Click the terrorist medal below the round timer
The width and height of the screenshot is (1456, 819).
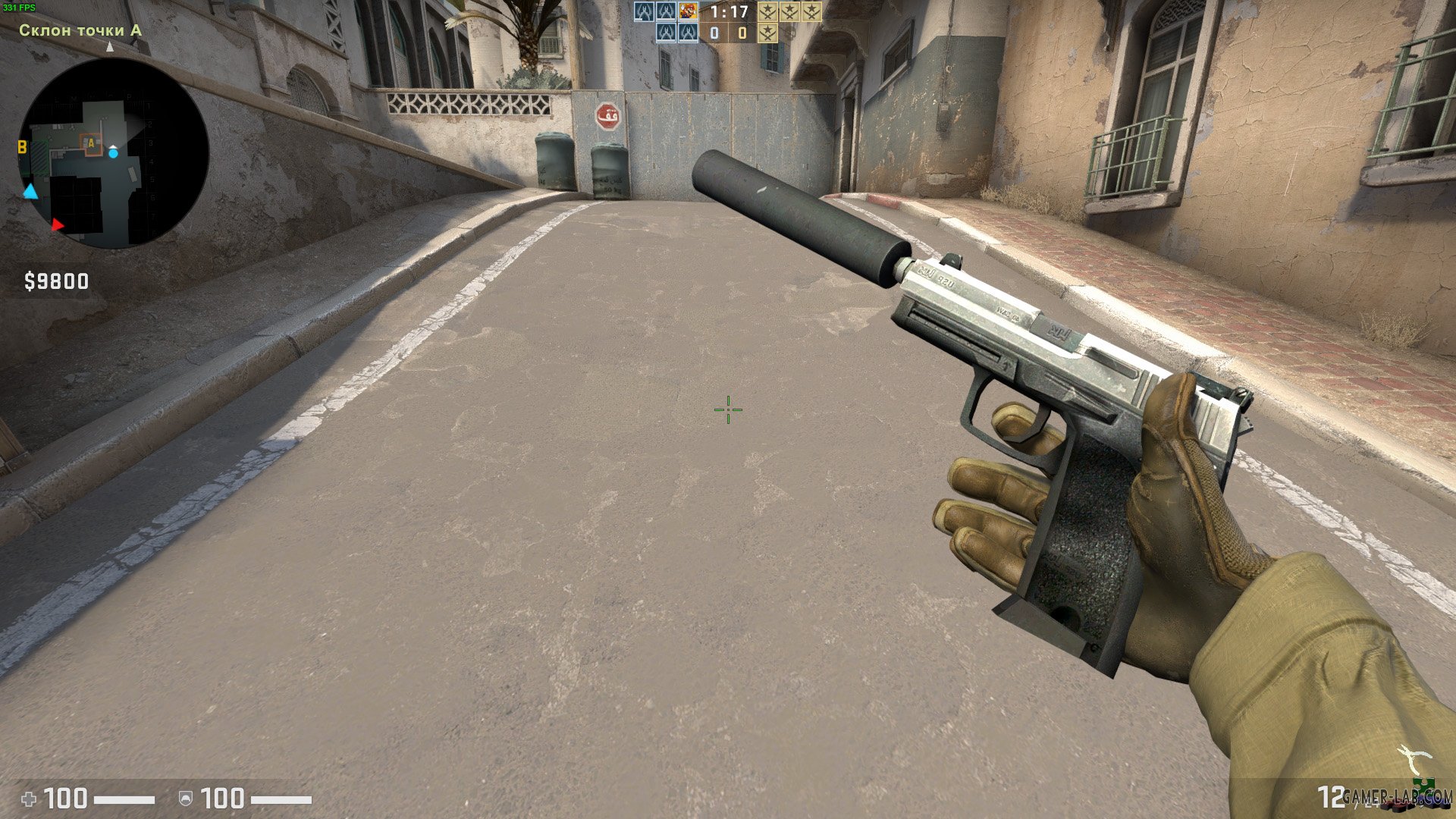768,34
